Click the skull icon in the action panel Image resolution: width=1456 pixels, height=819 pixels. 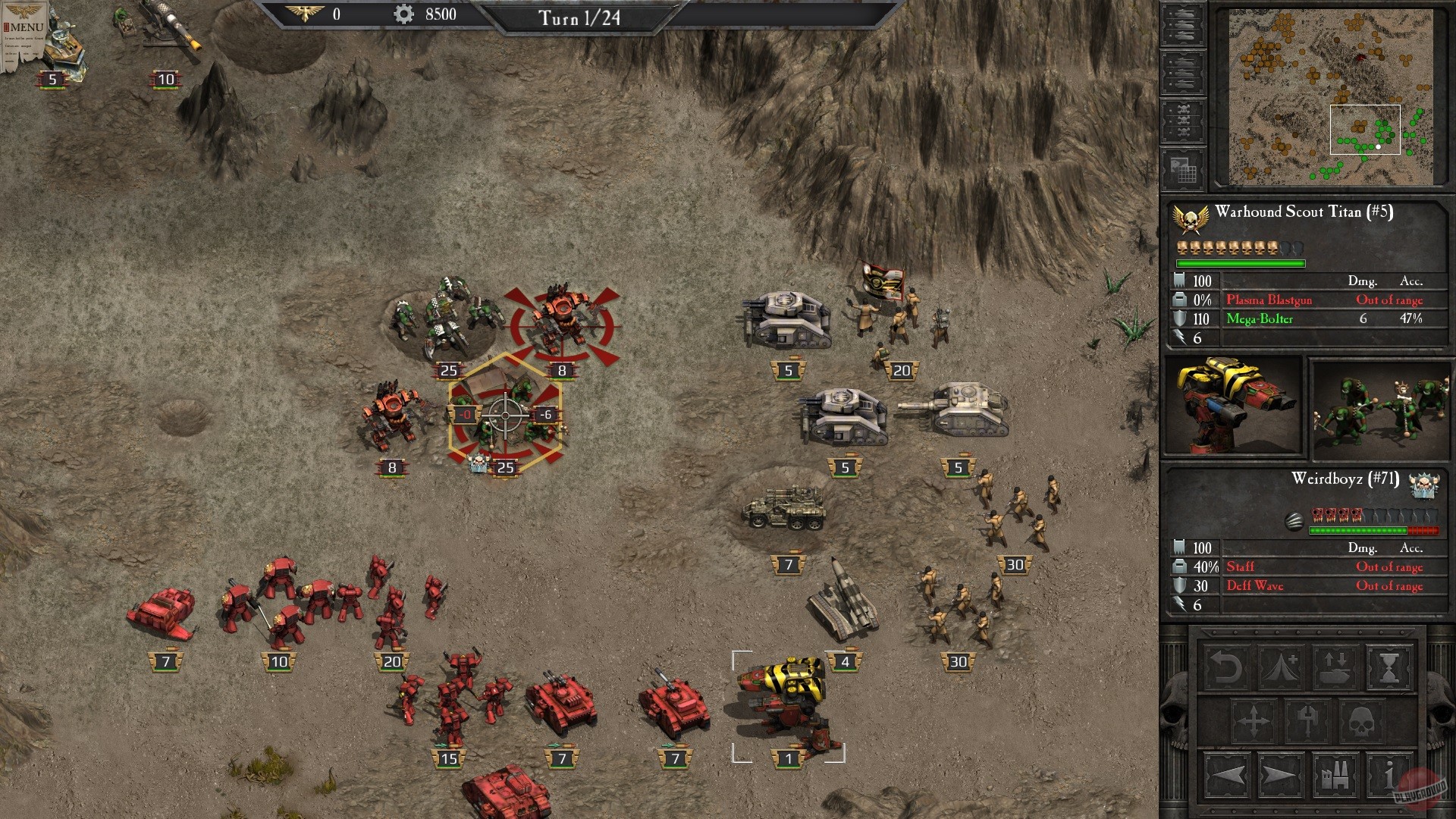point(1360,720)
